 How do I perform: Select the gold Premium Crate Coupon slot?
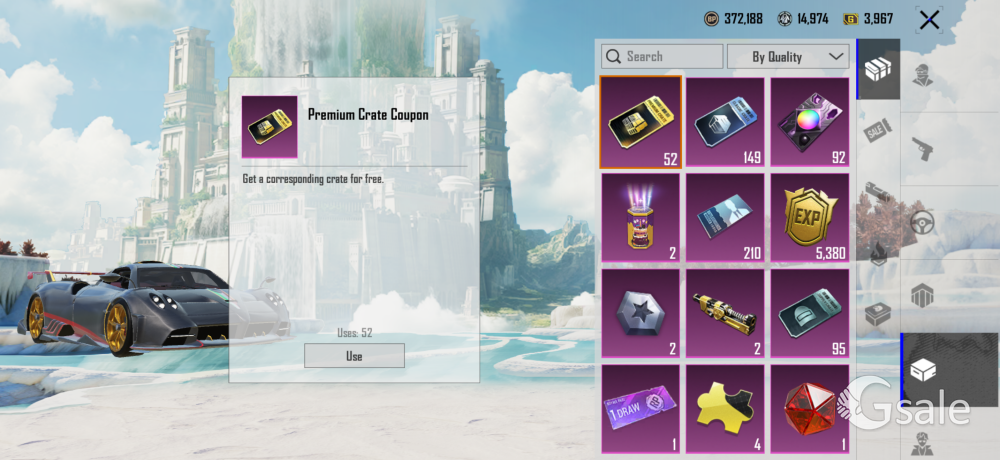tap(641, 122)
